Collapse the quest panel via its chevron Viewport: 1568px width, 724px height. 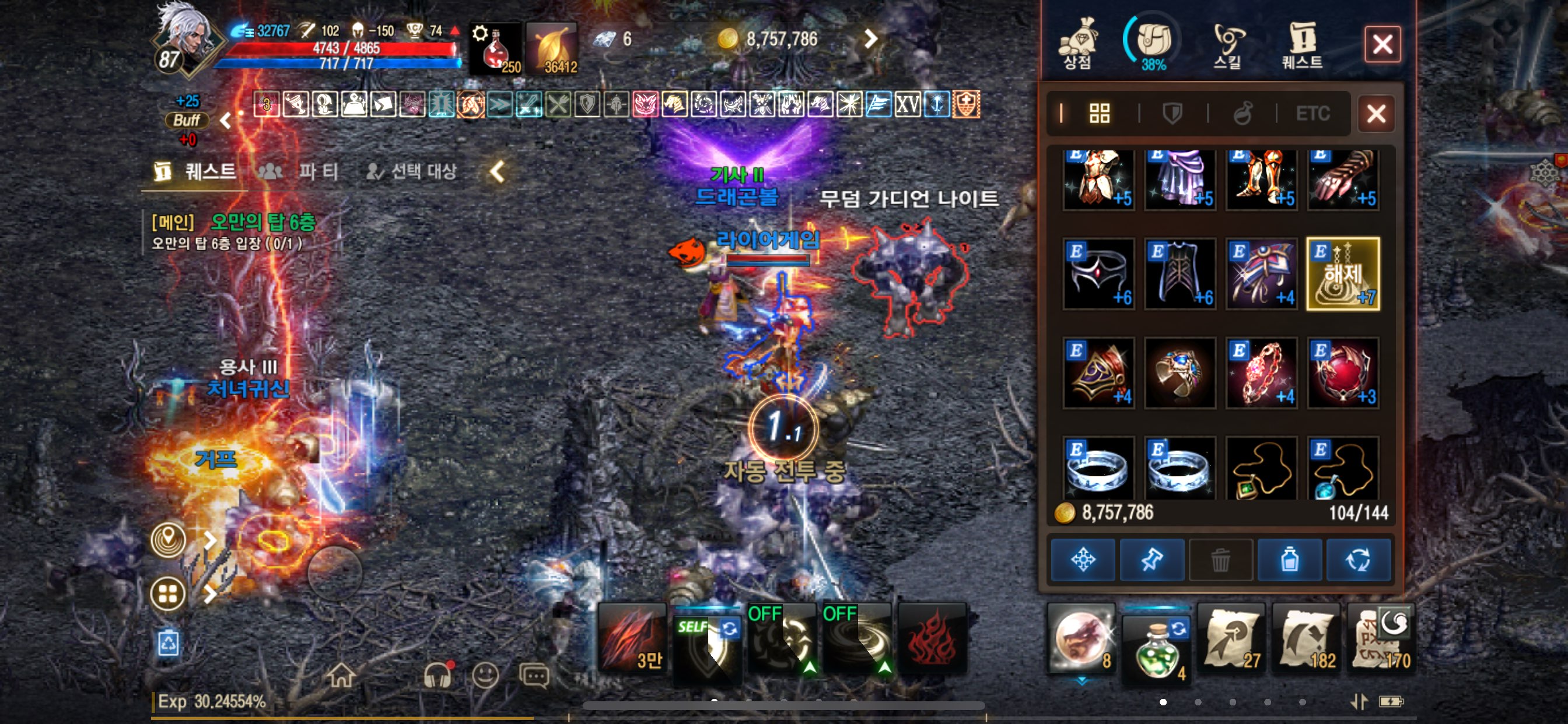[498, 171]
